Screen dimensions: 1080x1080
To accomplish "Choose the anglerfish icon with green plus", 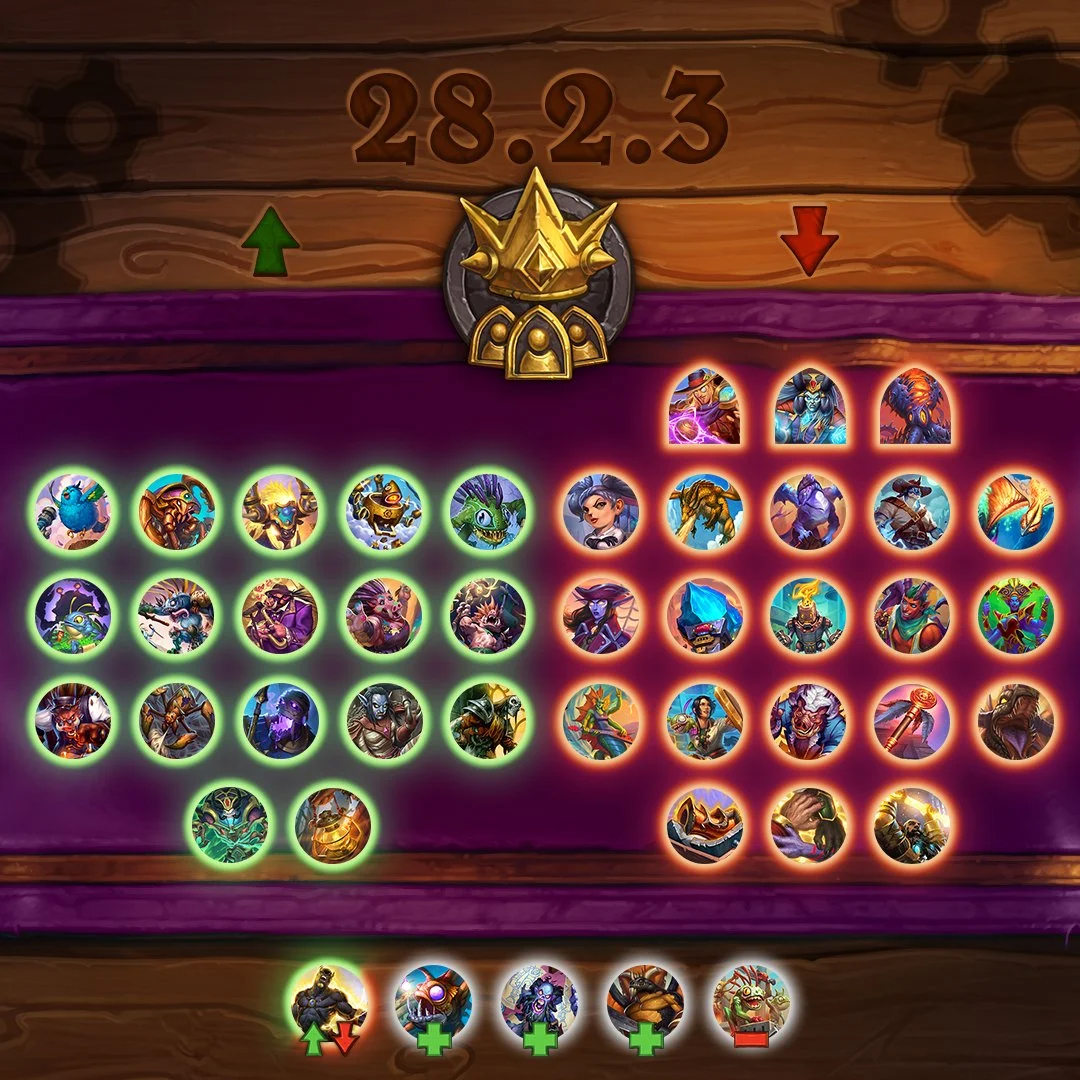I will (433, 1002).
